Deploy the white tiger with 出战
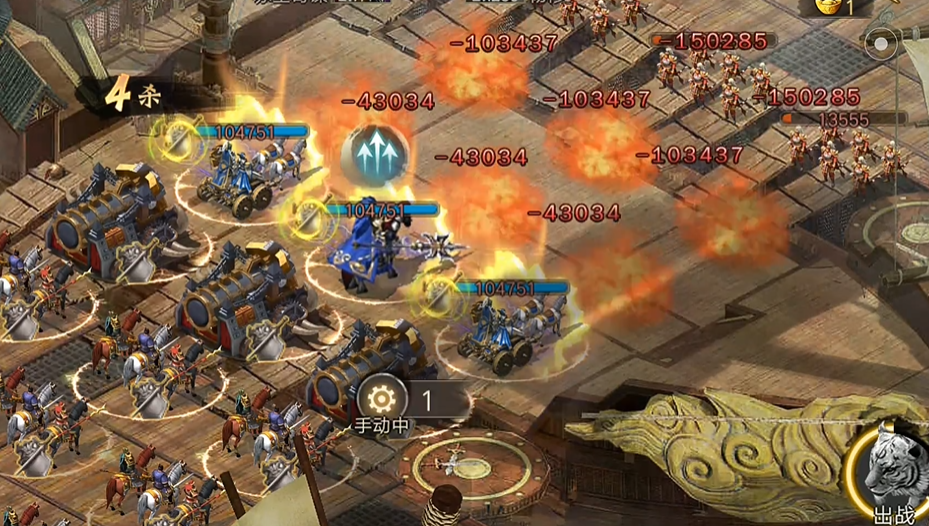The width and height of the screenshot is (929, 526). [x=891, y=473]
